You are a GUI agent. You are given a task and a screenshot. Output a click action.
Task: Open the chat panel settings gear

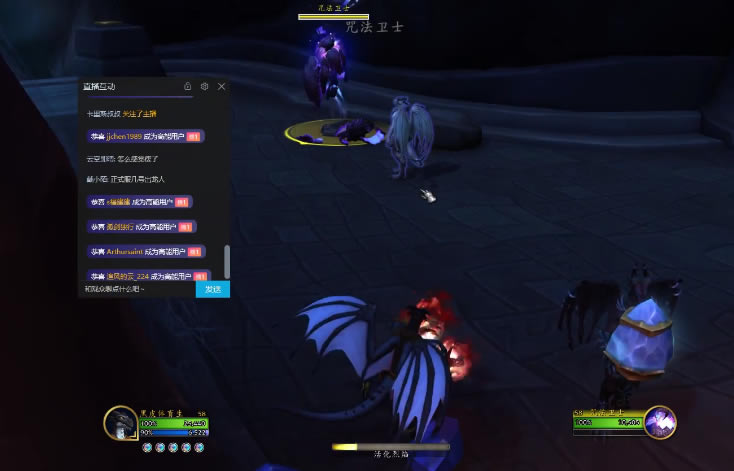pyautogui.click(x=204, y=87)
